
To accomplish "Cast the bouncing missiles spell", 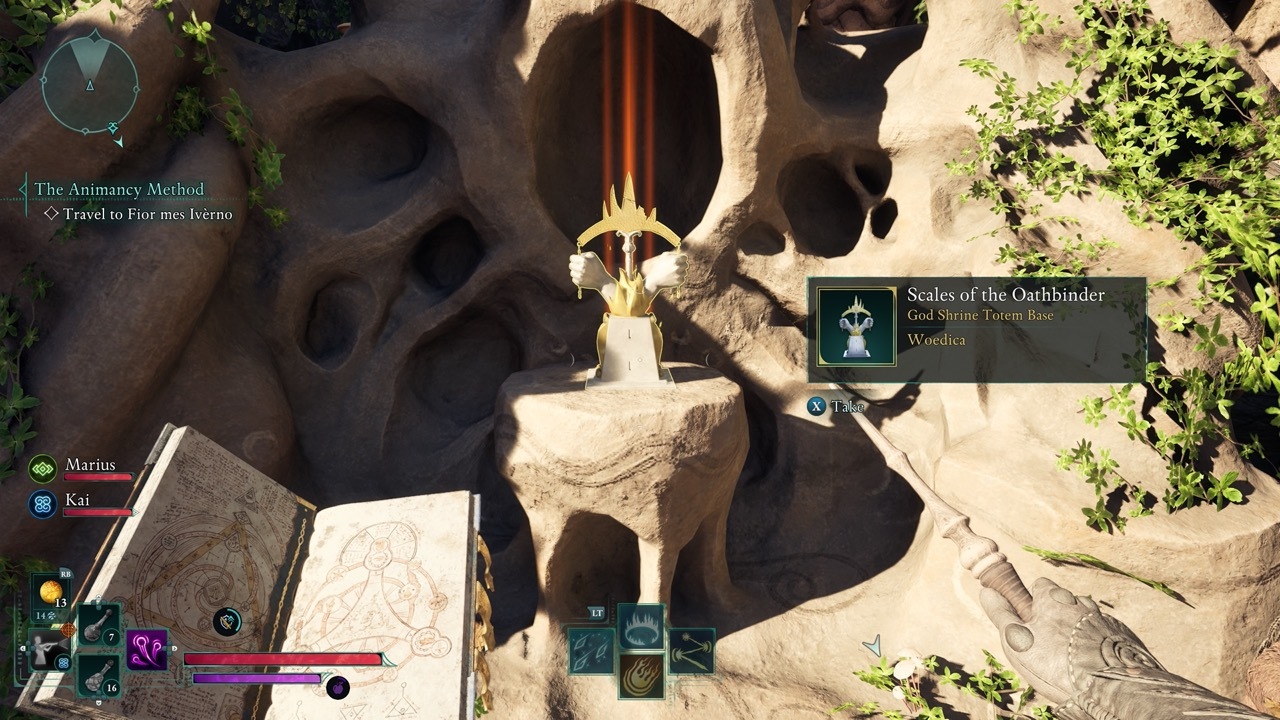I will (x=691, y=650).
